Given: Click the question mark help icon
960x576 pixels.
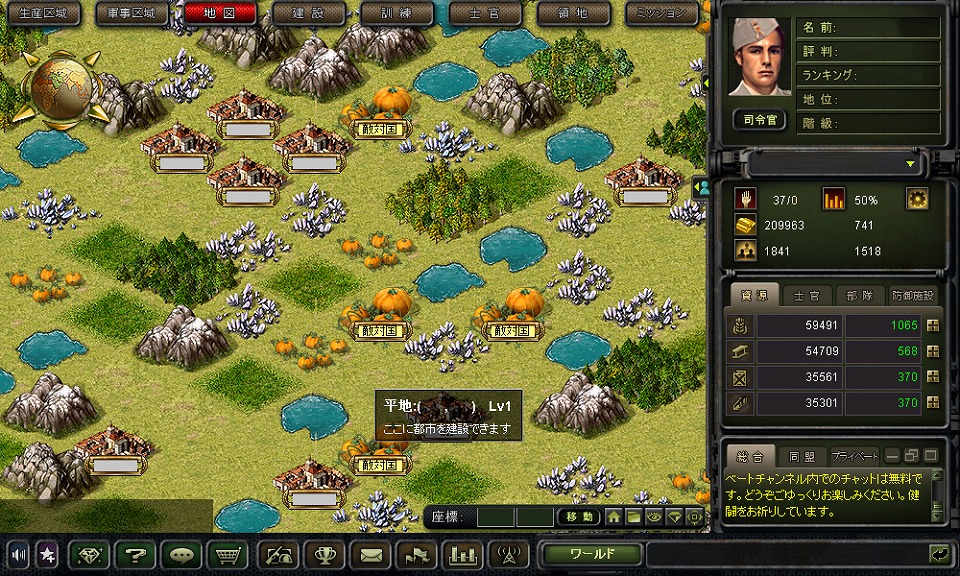Looking at the screenshot, I should [x=133, y=554].
